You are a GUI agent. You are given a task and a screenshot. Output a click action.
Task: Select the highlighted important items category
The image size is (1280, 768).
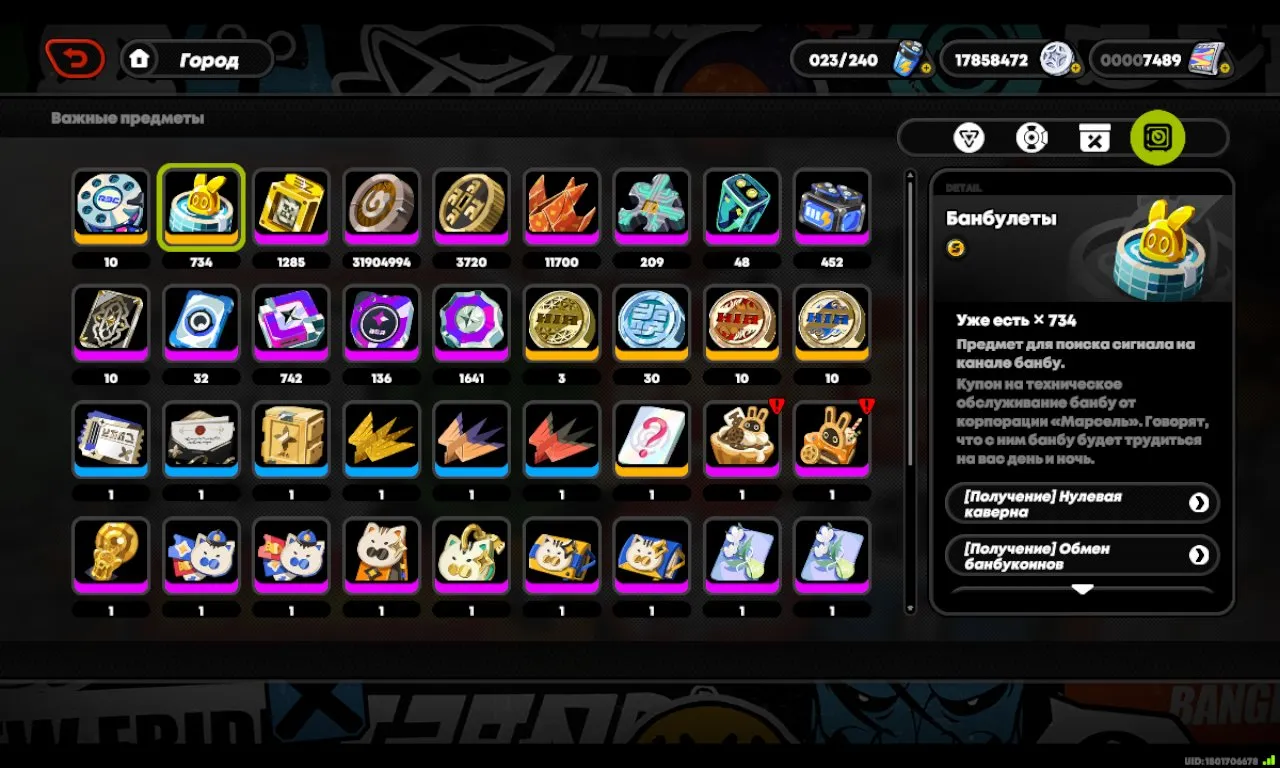point(1157,138)
